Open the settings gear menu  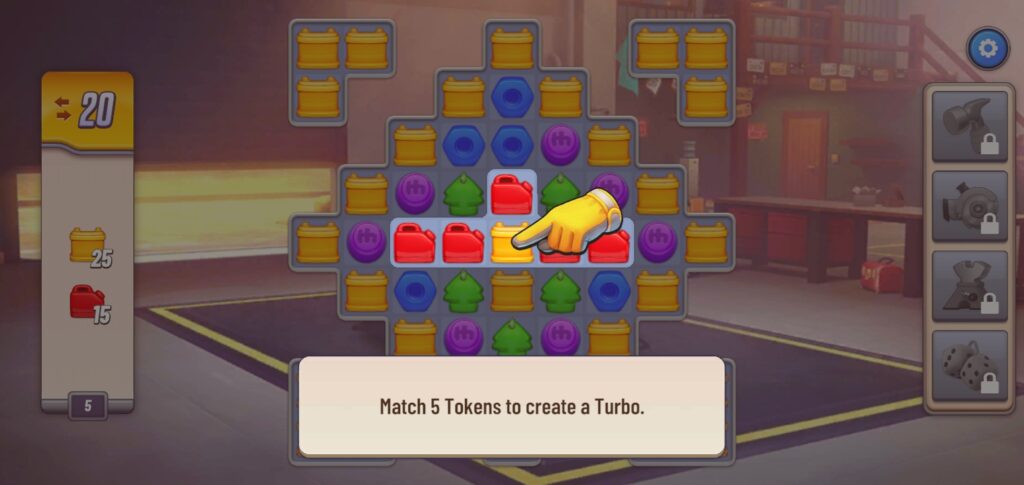point(987,48)
